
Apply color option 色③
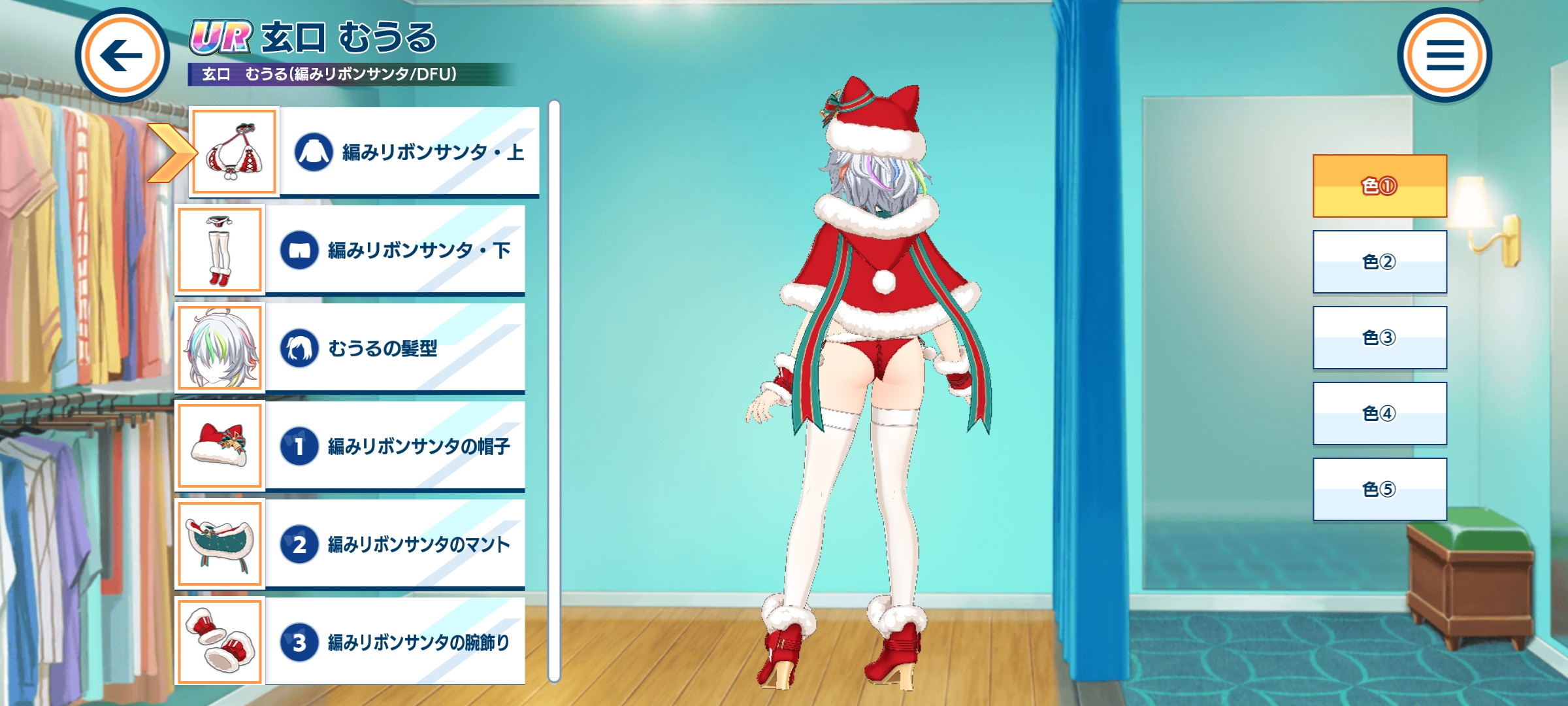click(1379, 337)
